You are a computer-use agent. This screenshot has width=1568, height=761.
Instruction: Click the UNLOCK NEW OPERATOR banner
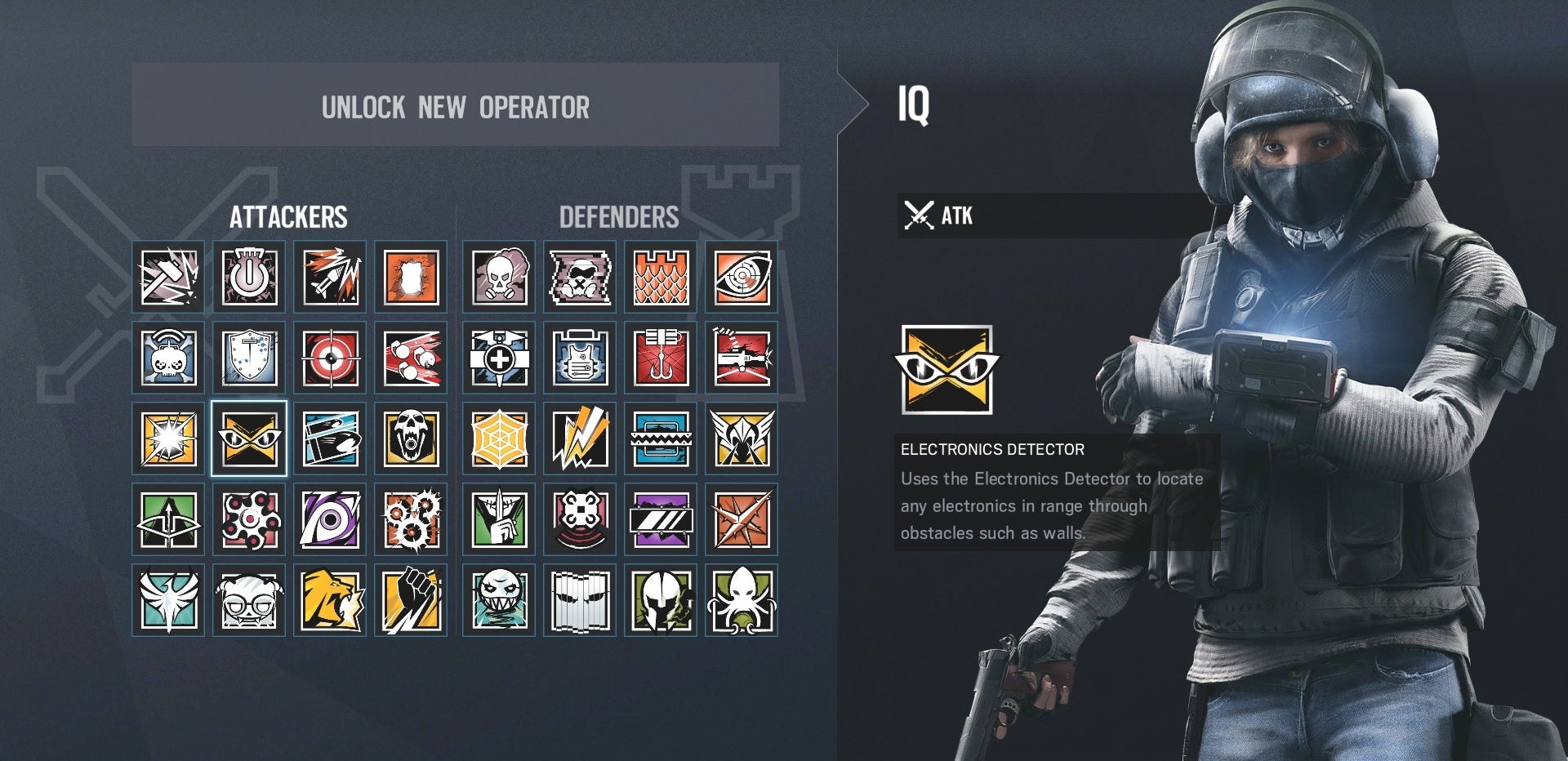(x=455, y=107)
